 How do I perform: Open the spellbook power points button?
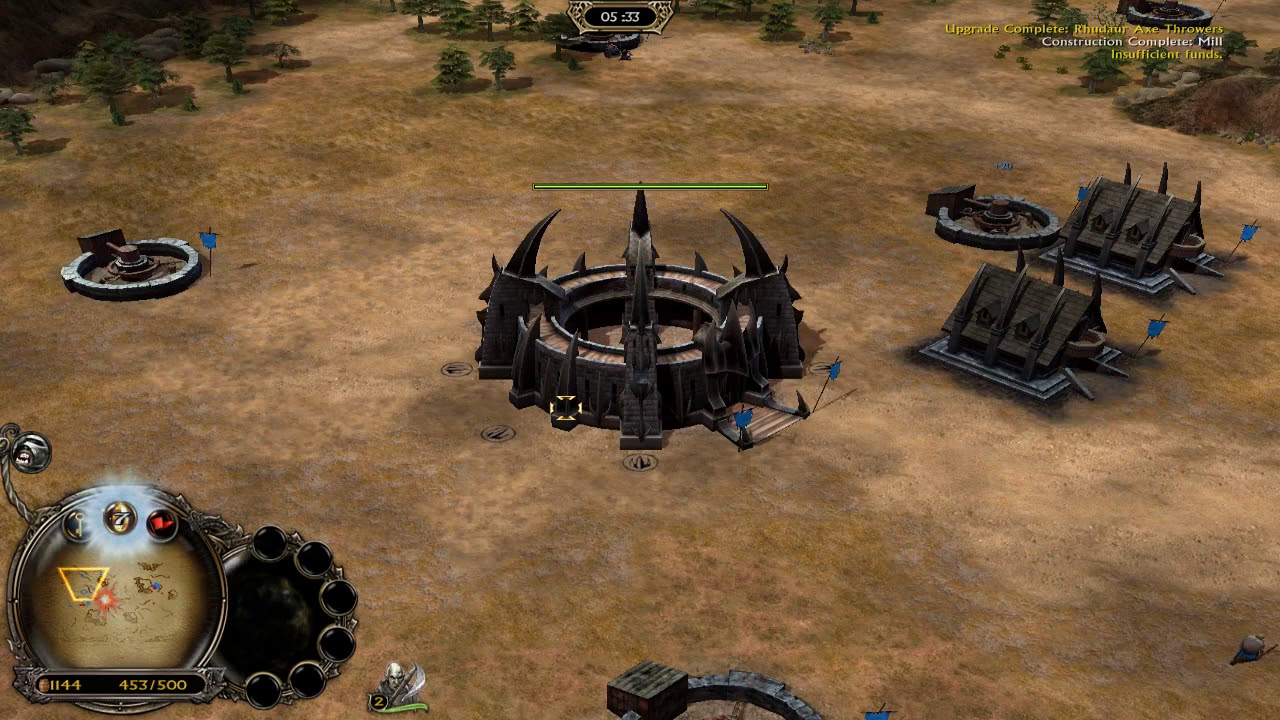(x=120, y=518)
